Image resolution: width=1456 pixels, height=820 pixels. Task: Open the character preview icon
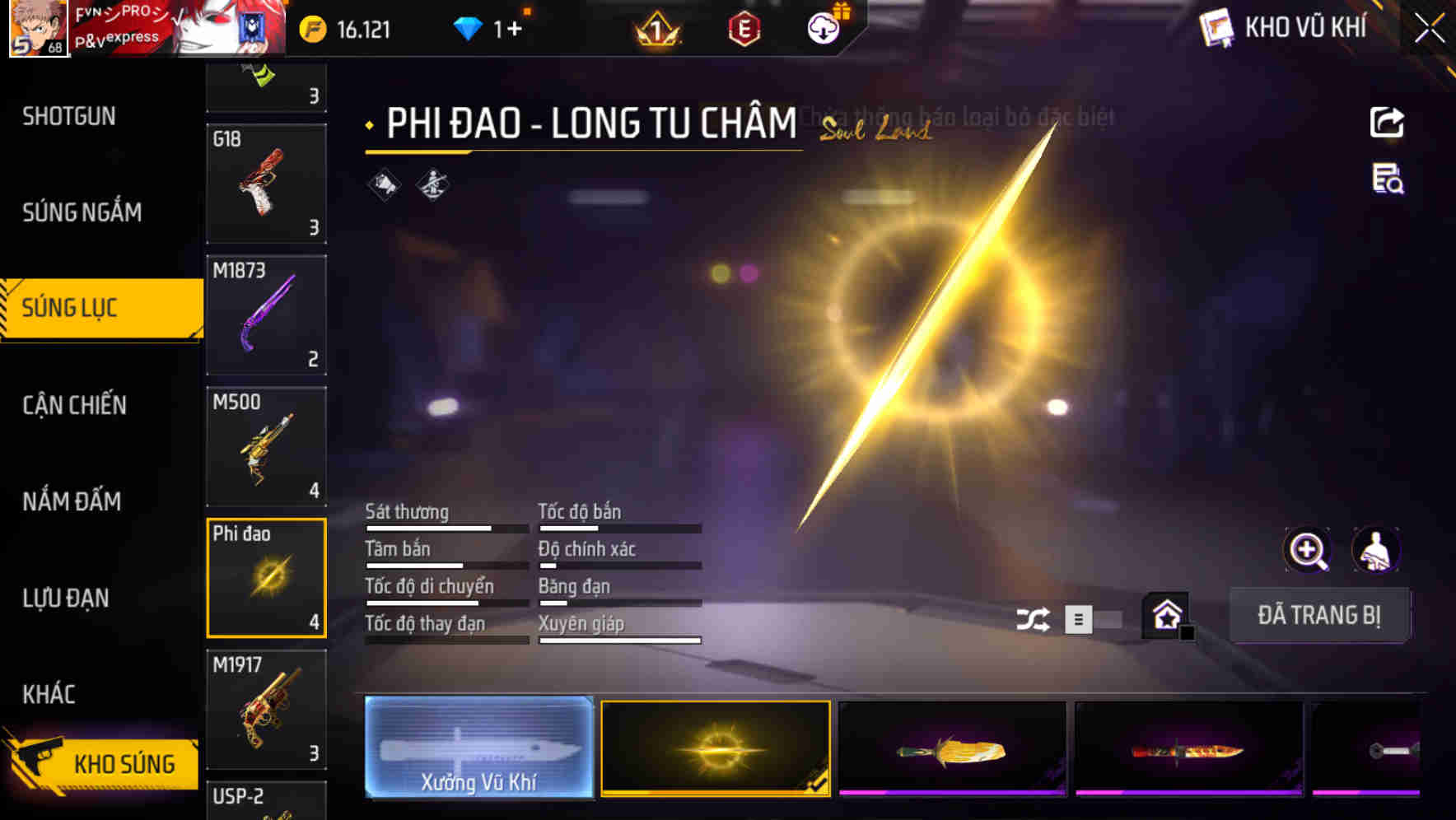[1377, 549]
